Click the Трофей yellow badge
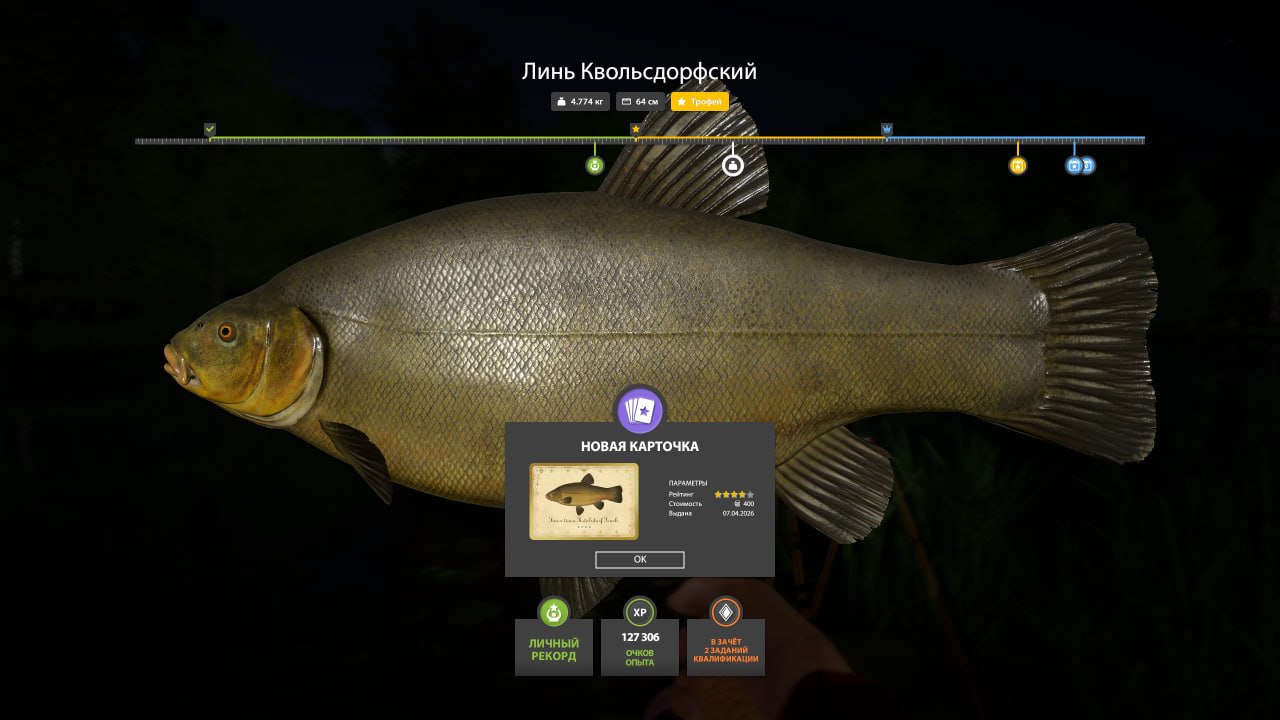This screenshot has width=1280, height=720. point(700,101)
